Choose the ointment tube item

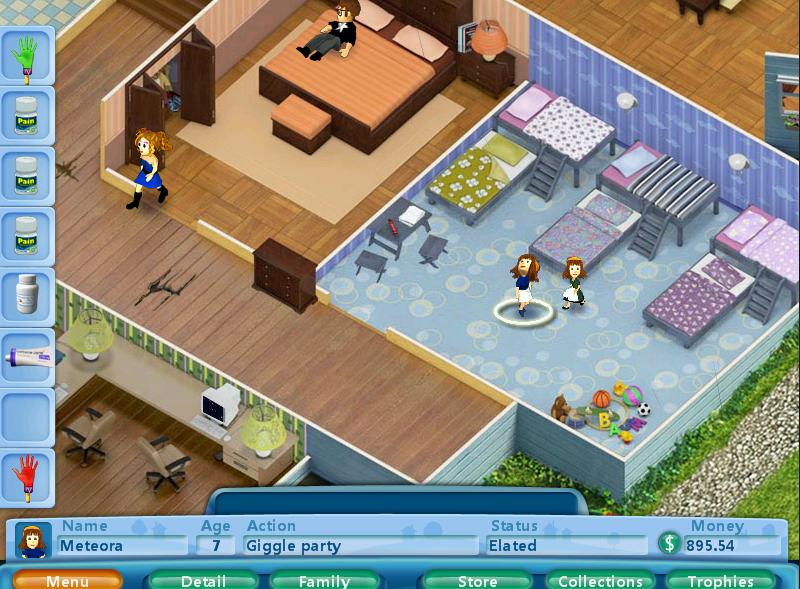tap(27, 356)
